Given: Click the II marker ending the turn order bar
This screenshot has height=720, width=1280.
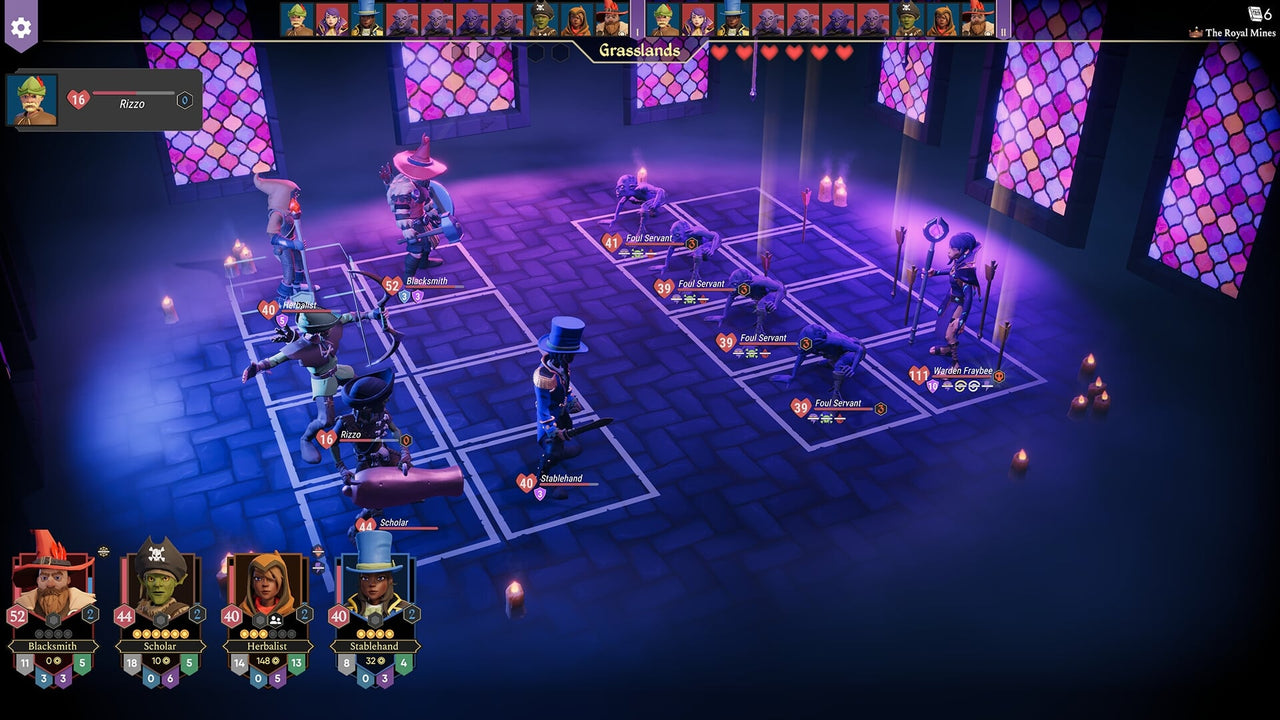Looking at the screenshot, I should coord(1003,30).
